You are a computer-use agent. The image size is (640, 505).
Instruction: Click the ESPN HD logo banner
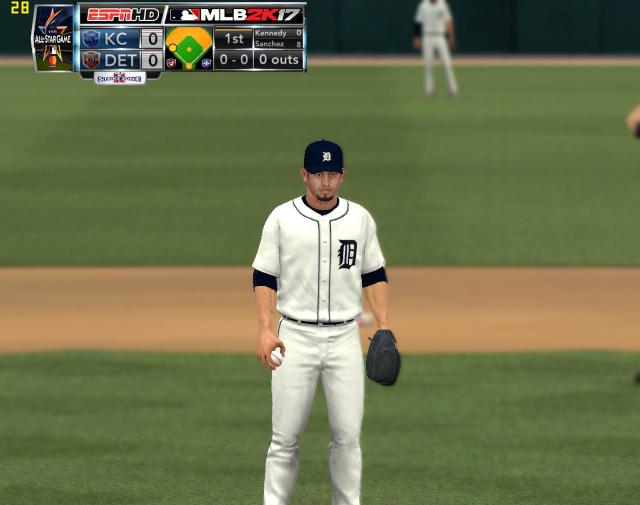[x=121, y=15]
